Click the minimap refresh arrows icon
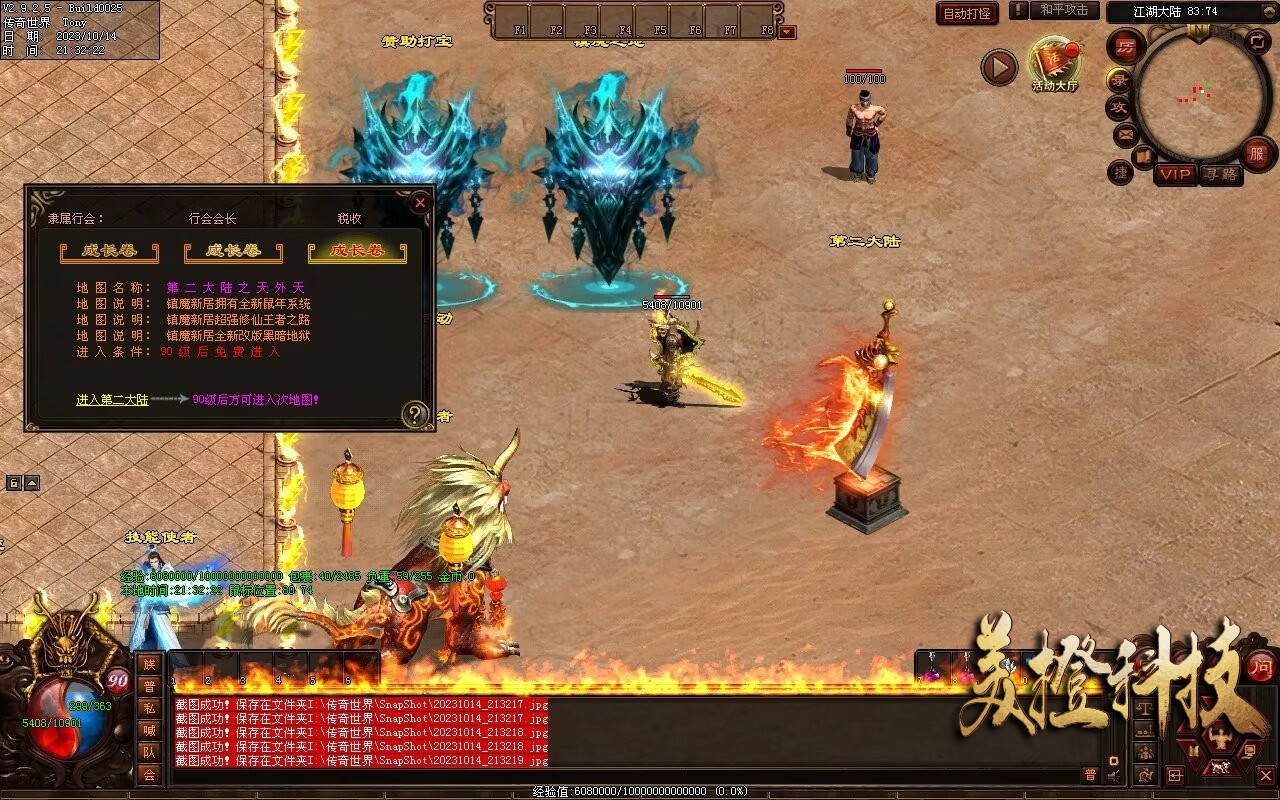 pos(1256,42)
